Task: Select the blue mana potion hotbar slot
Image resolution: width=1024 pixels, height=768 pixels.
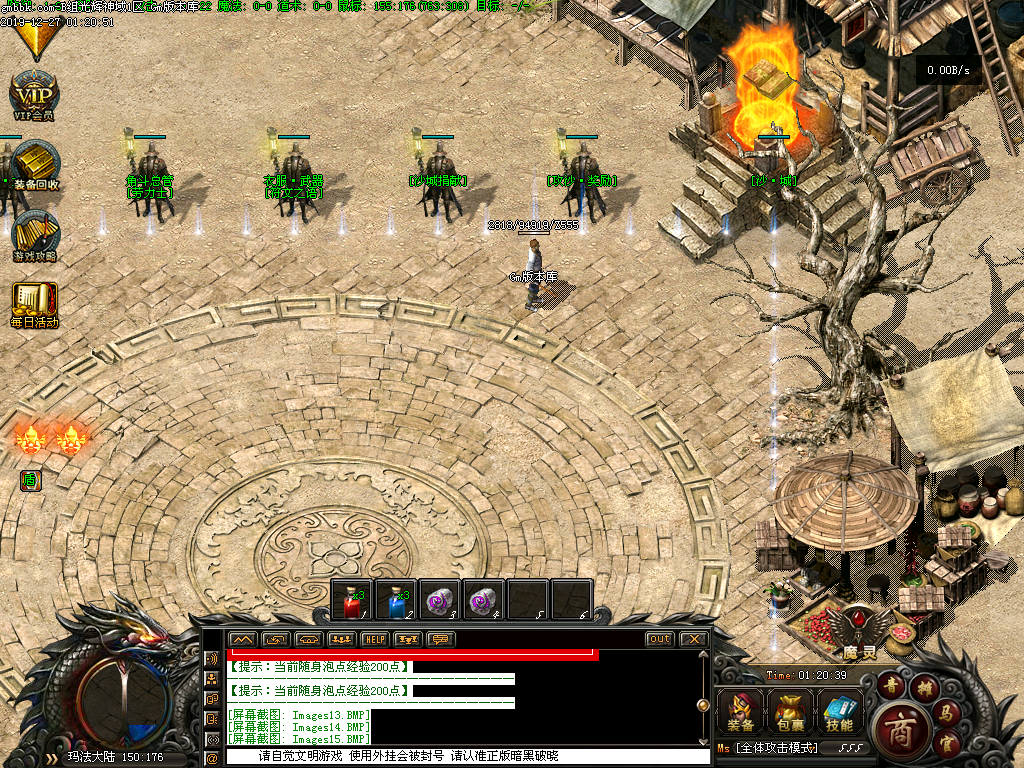Action: [x=395, y=600]
